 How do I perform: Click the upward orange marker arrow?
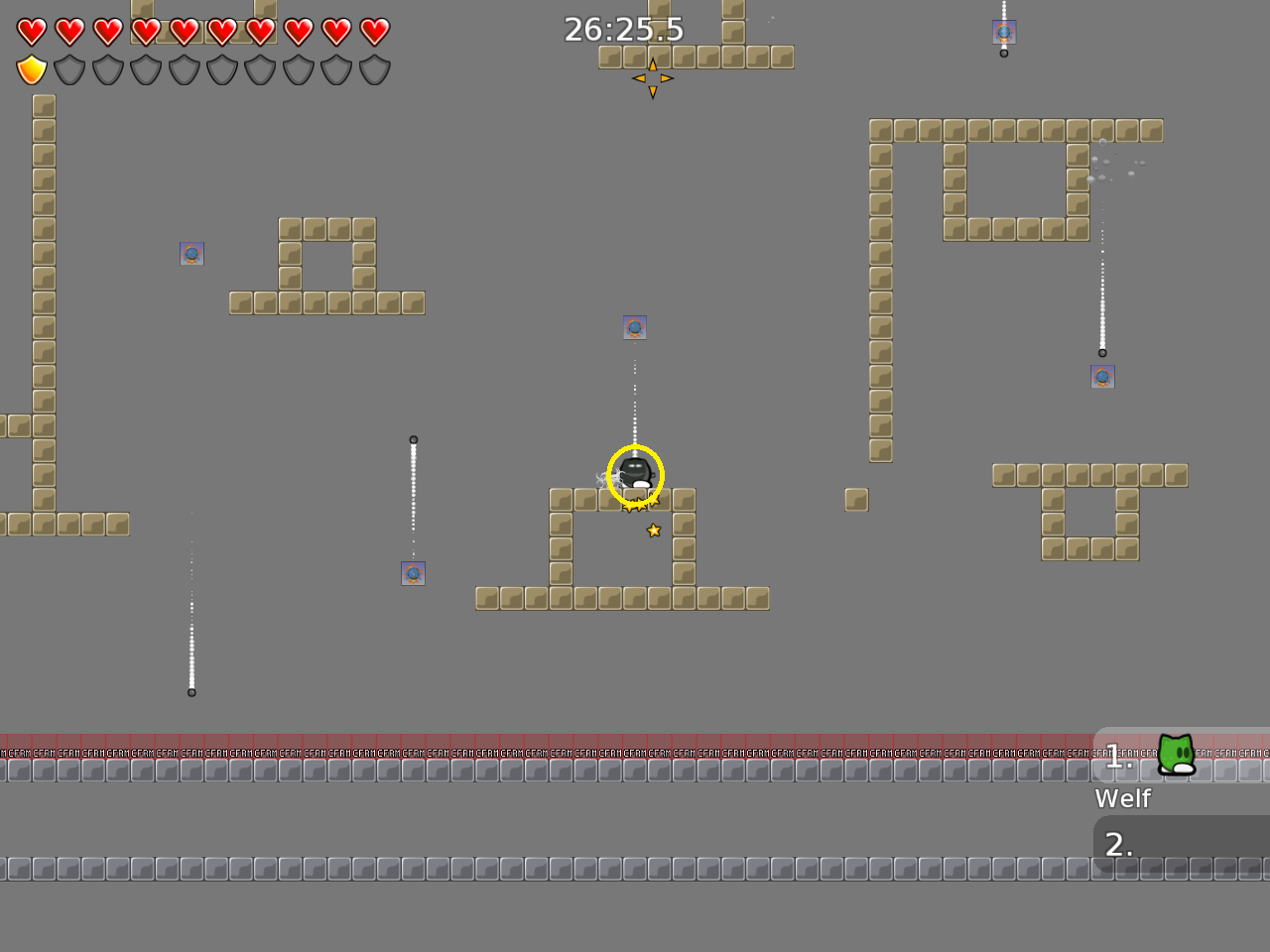(653, 65)
